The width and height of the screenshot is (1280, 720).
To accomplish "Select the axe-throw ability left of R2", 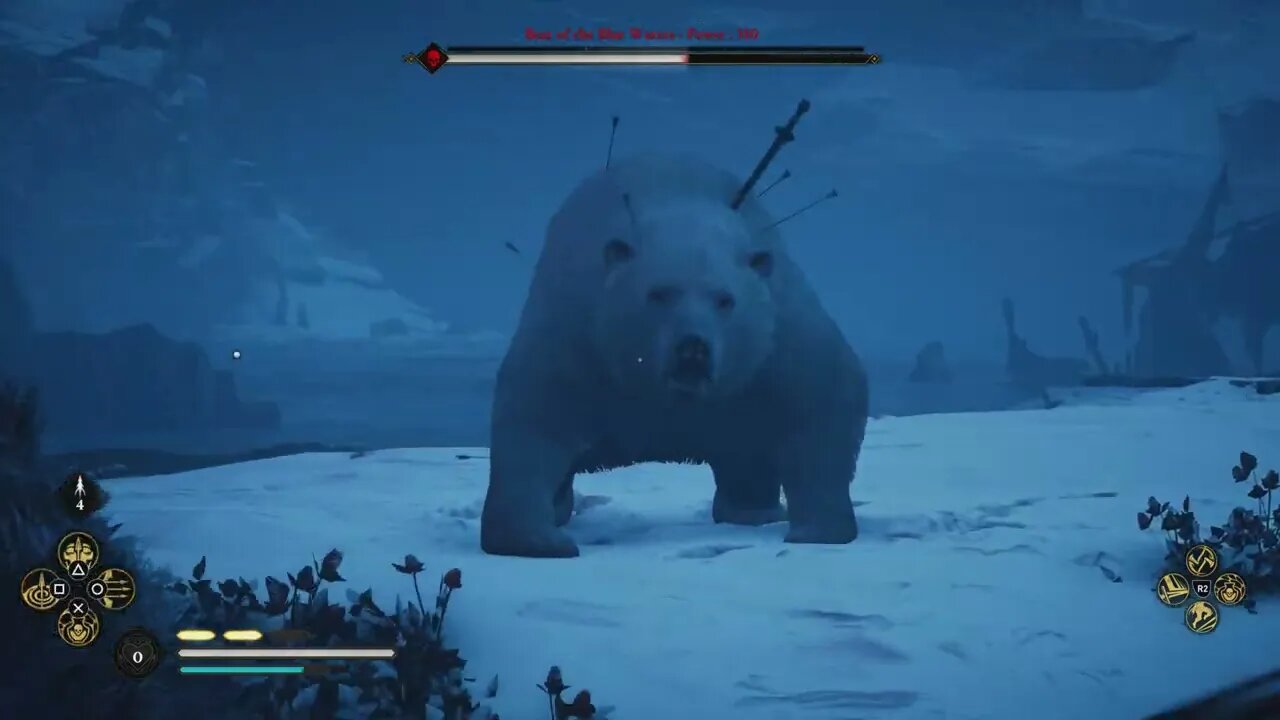I will pos(1173,588).
